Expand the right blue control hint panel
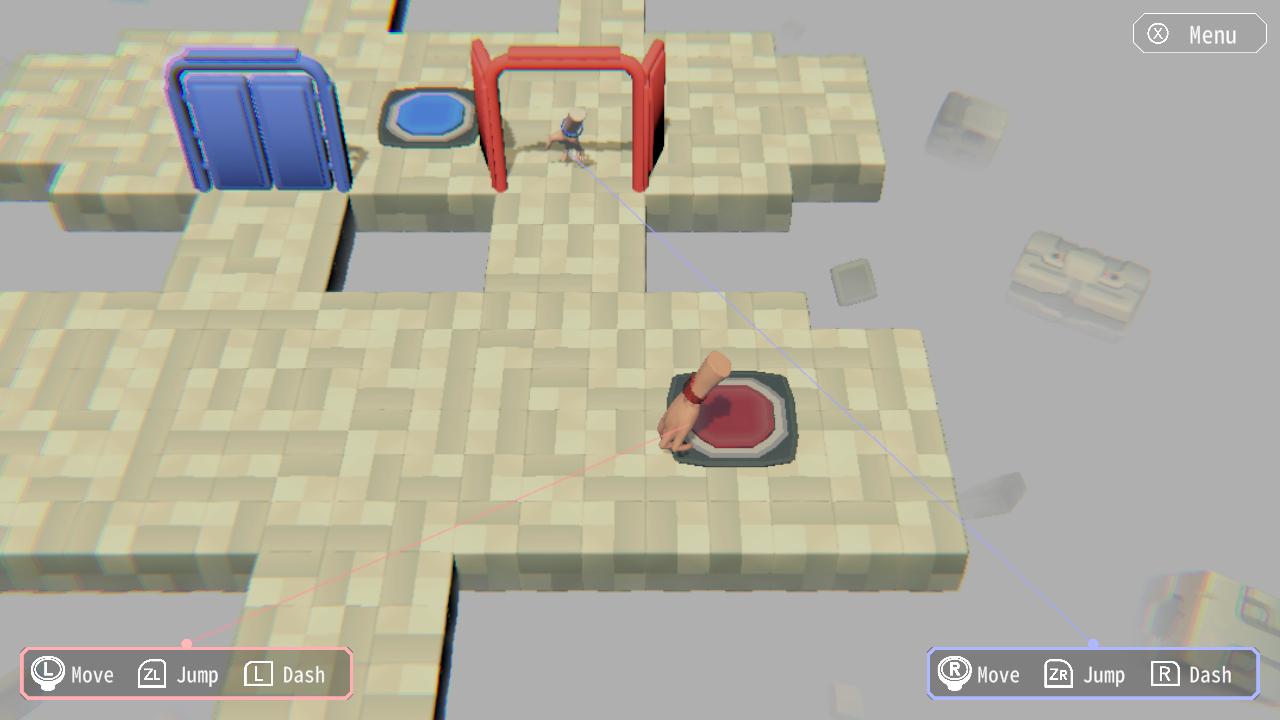1280x720 pixels. tap(1092, 673)
